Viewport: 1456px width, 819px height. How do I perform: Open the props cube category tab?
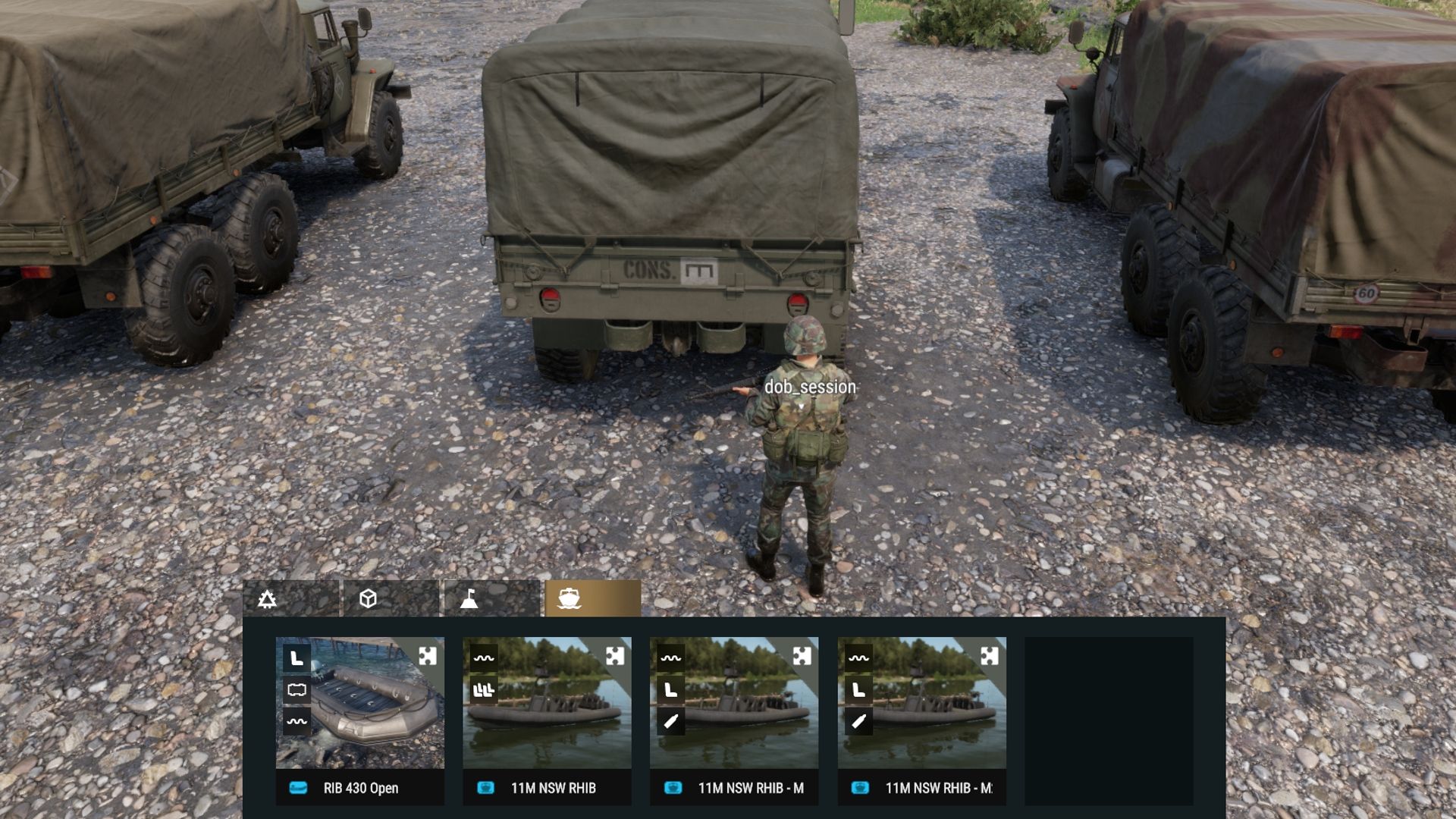[x=368, y=599]
